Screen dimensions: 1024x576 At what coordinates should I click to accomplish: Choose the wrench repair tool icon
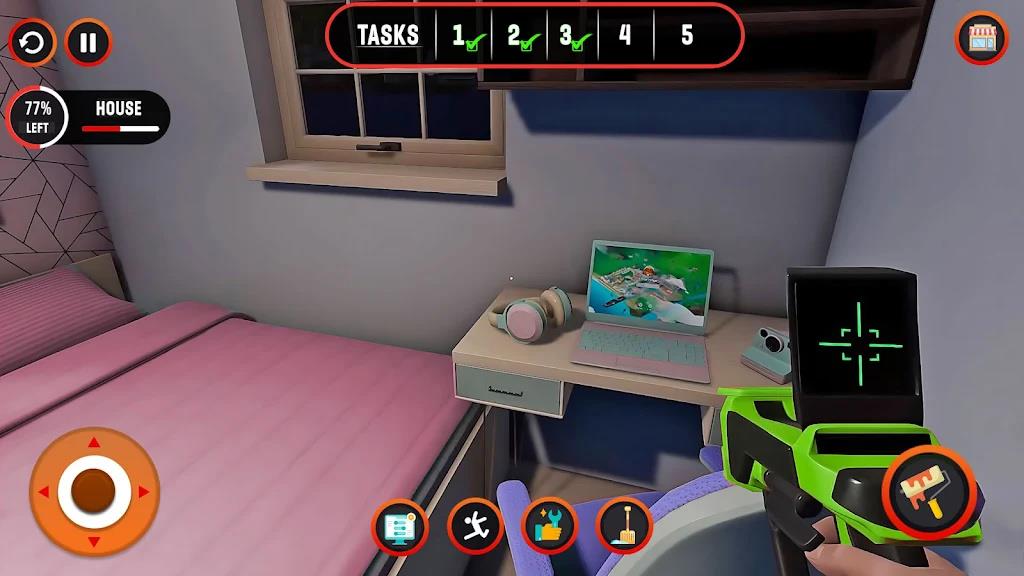[550, 525]
